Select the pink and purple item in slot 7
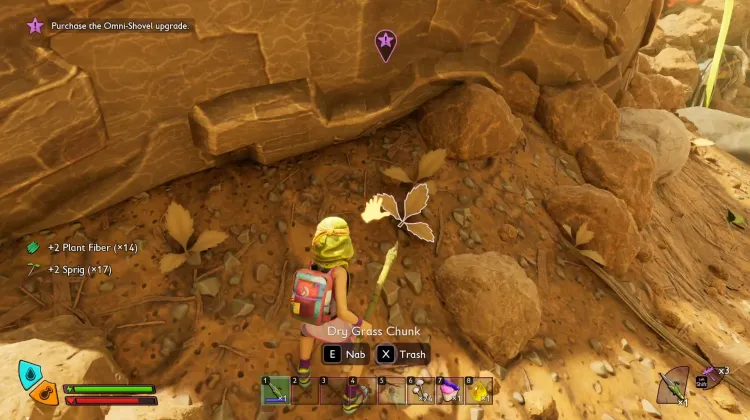This screenshot has width=750, height=420. [450, 390]
